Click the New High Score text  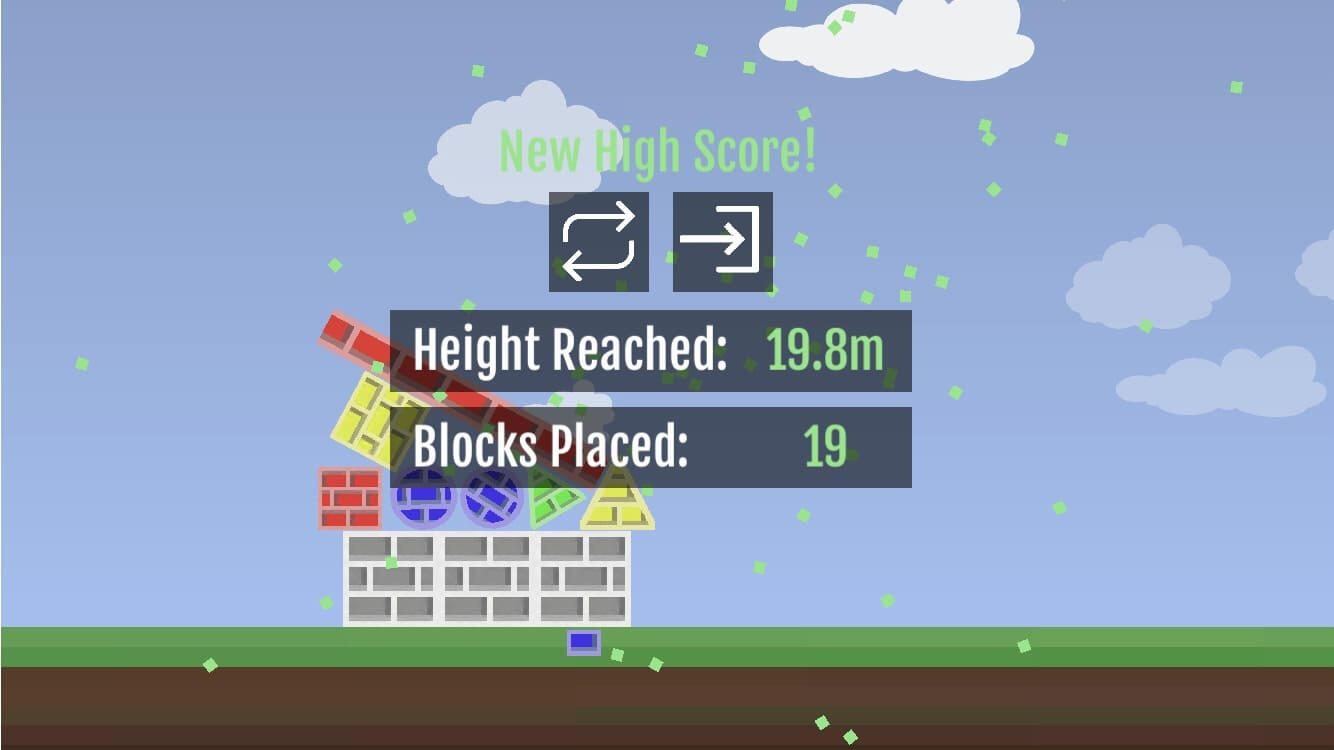pyautogui.click(x=658, y=150)
